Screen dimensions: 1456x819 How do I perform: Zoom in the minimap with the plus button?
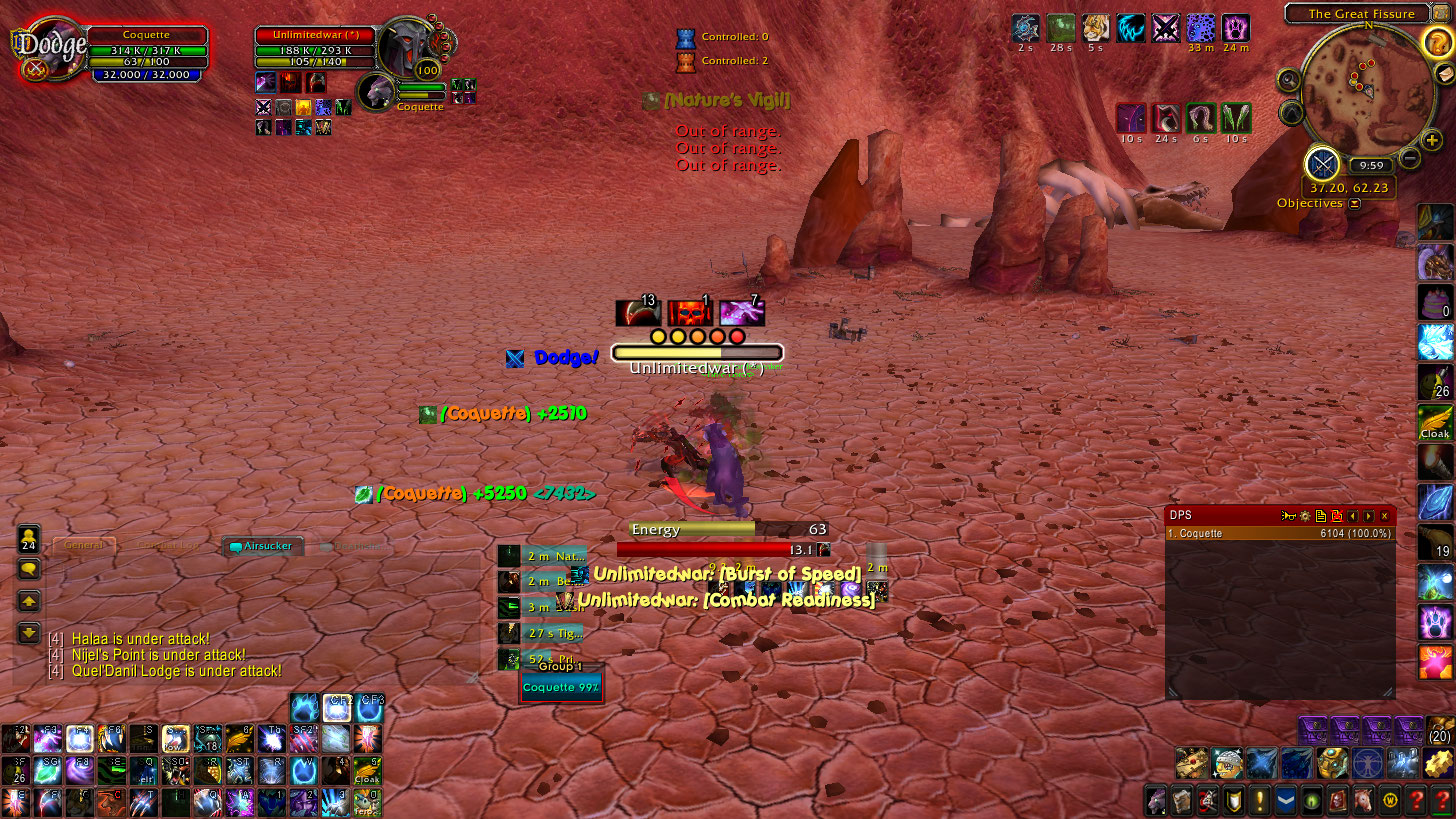pos(1432,141)
